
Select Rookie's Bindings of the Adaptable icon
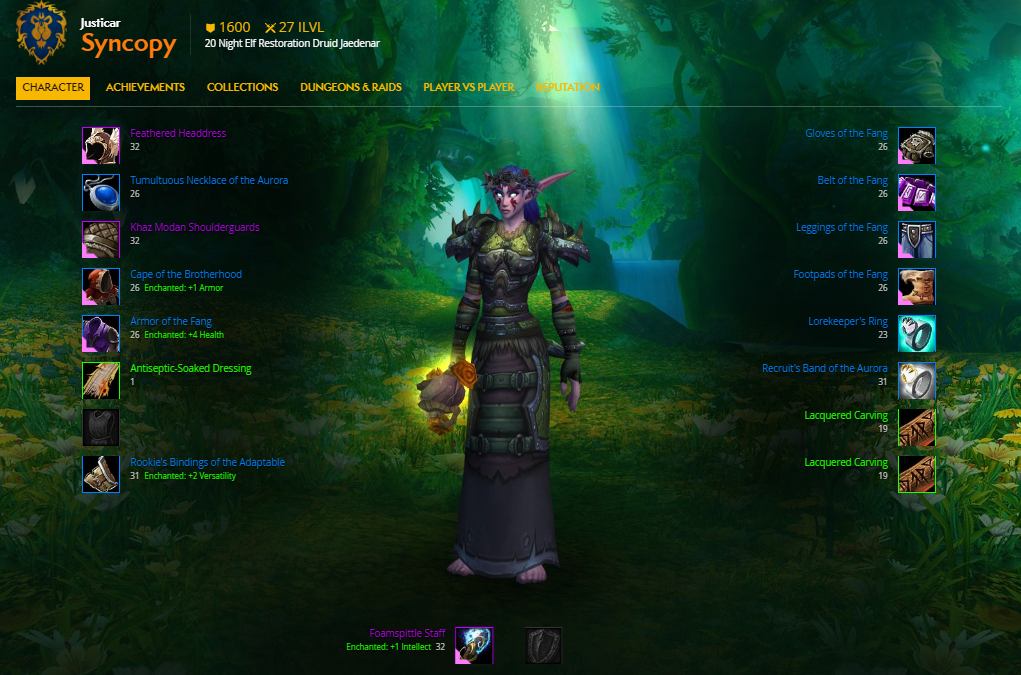(101, 475)
